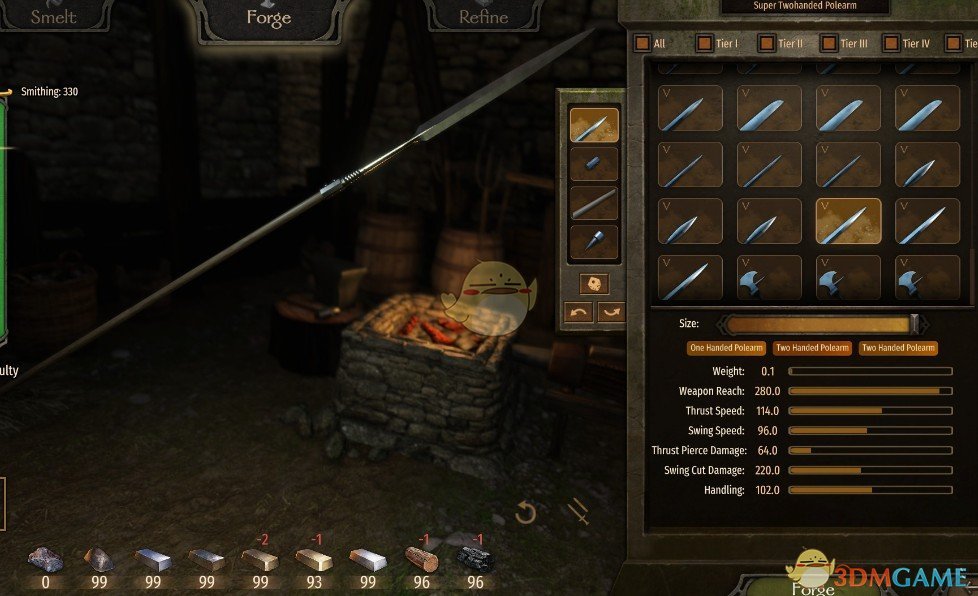Tick the Tier IV checkbox
The width and height of the screenshot is (978, 596).
coord(890,43)
